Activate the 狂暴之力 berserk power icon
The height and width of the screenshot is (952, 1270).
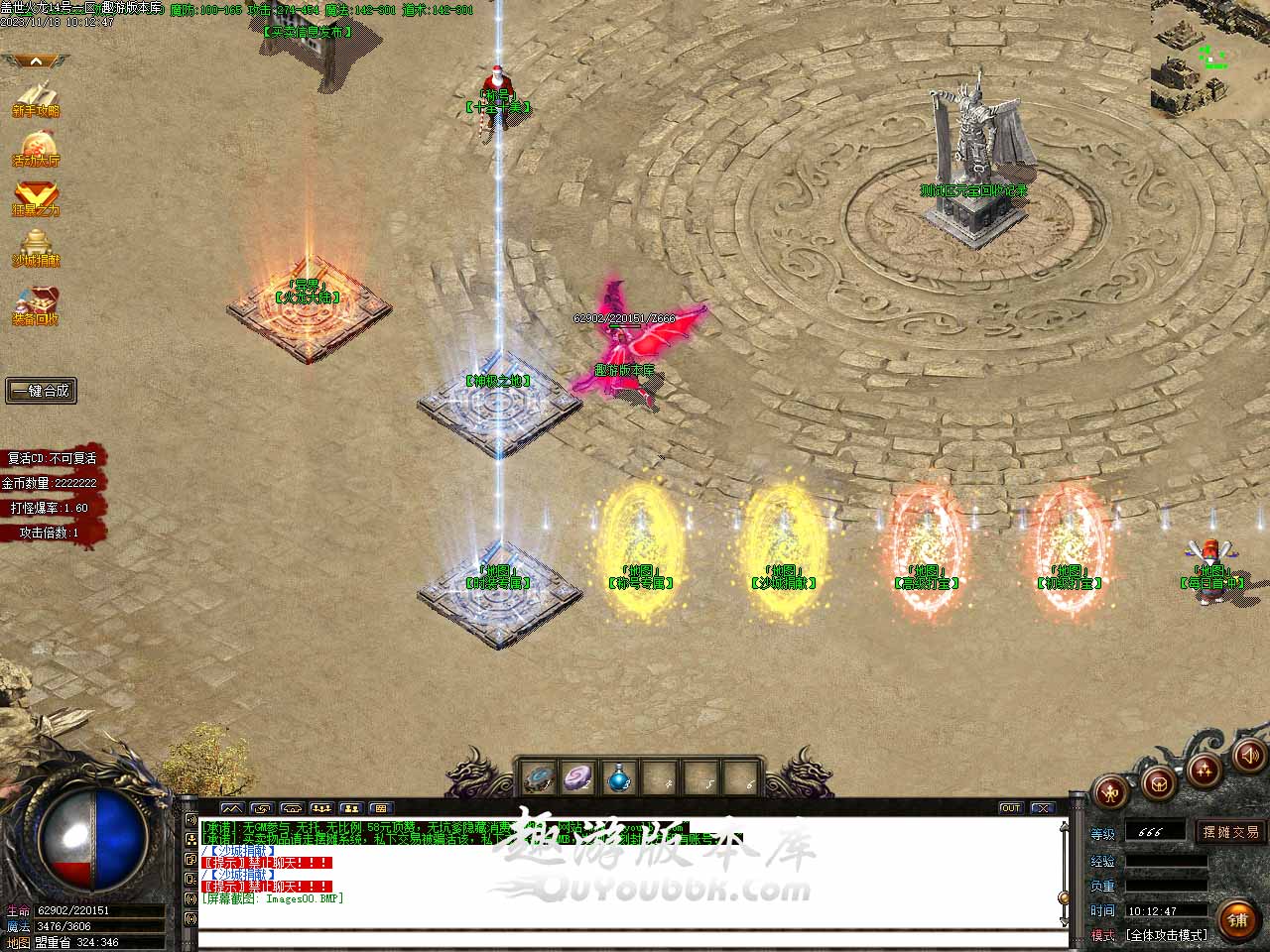(x=36, y=197)
